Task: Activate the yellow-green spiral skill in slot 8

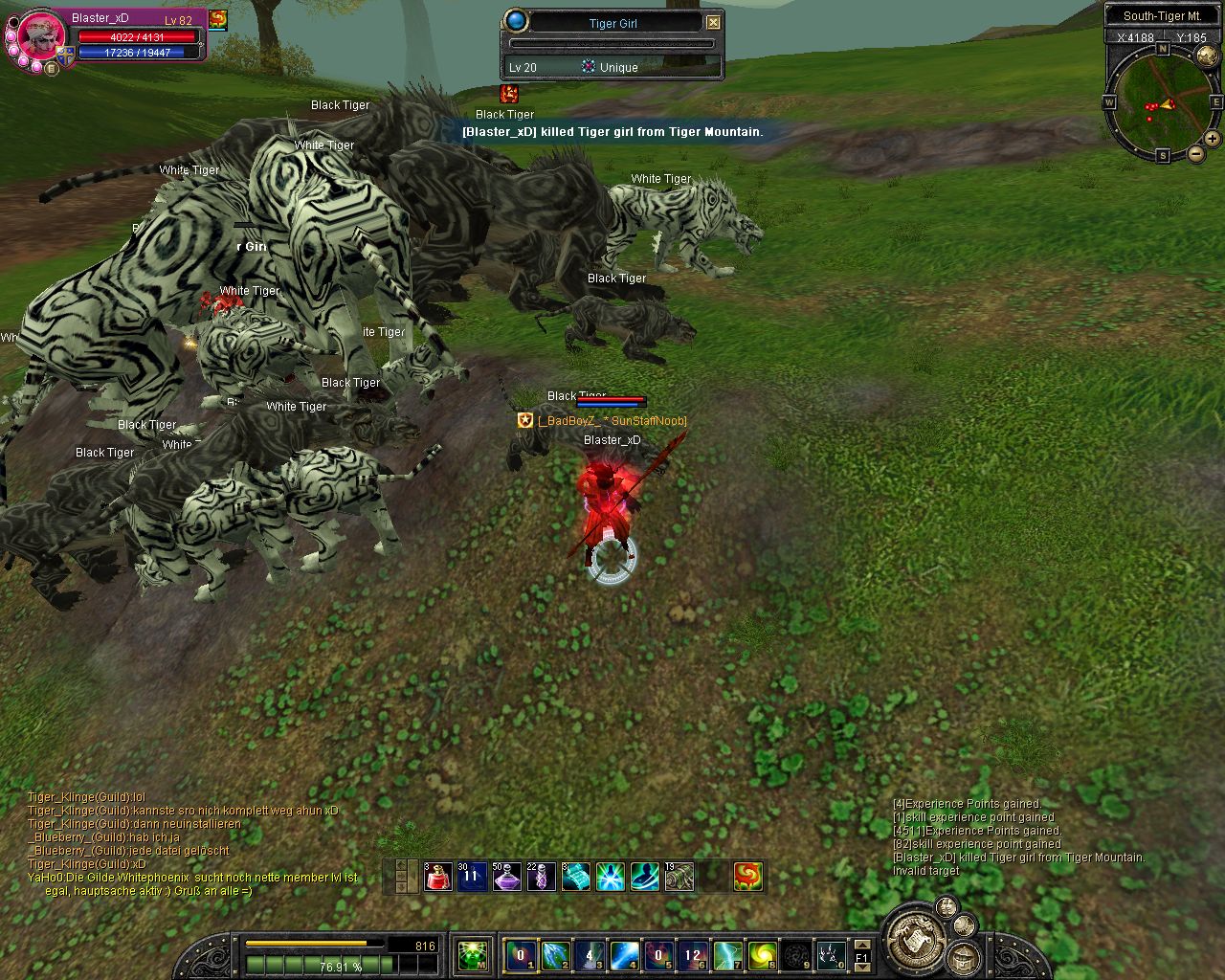Action: pyautogui.click(x=762, y=955)
